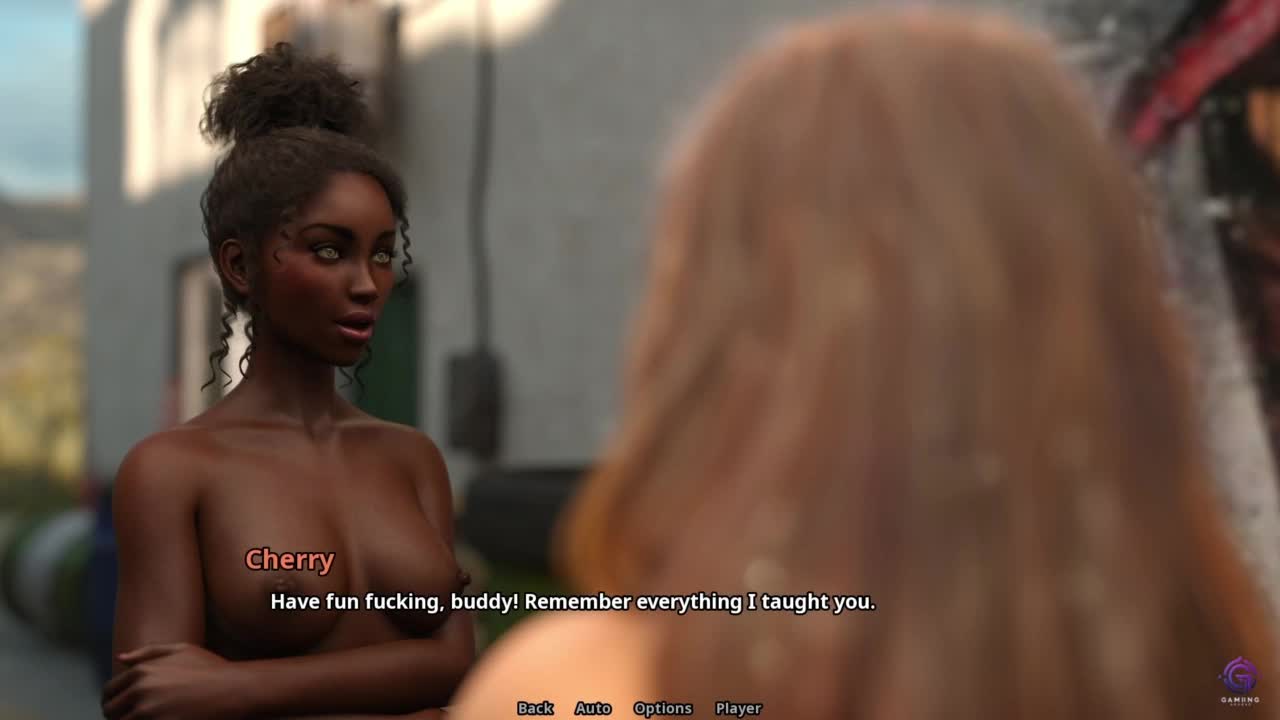Toggle Auto dialogue advance
Image resolution: width=1280 pixels, height=720 pixels.
(x=593, y=708)
